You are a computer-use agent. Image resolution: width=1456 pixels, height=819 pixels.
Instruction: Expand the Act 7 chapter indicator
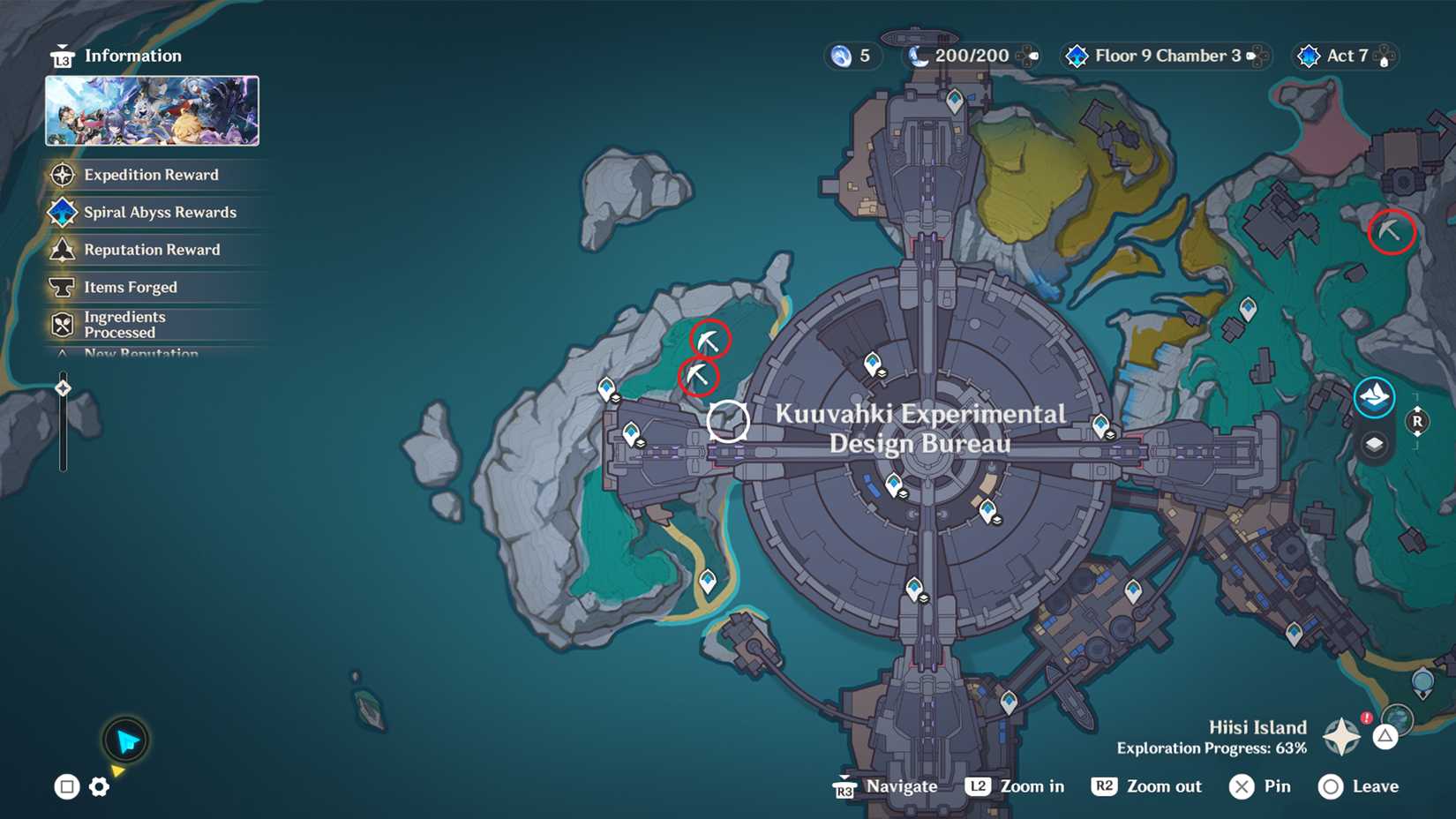click(1345, 56)
